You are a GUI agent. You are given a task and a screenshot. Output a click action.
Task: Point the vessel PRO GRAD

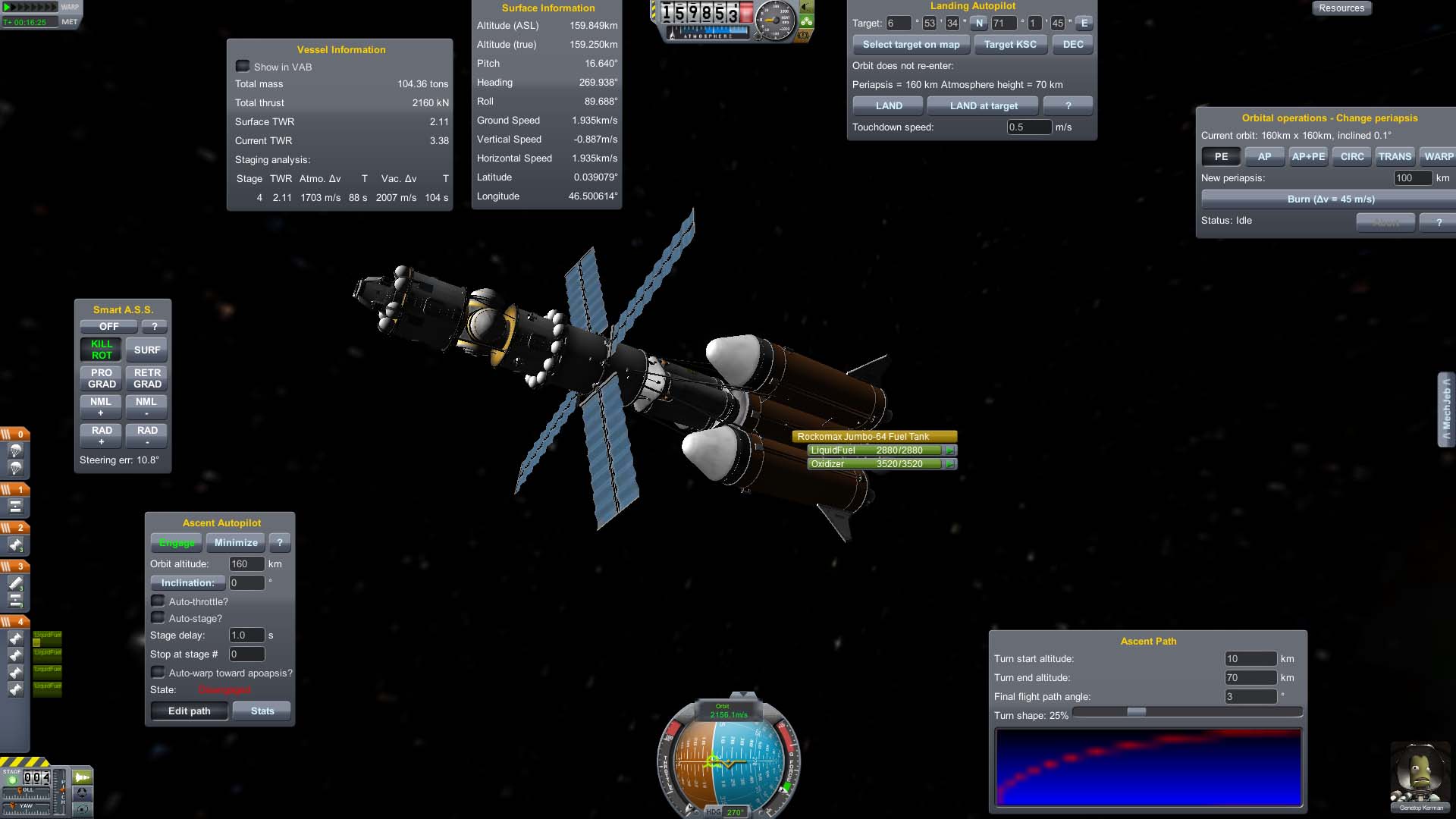[102, 378]
